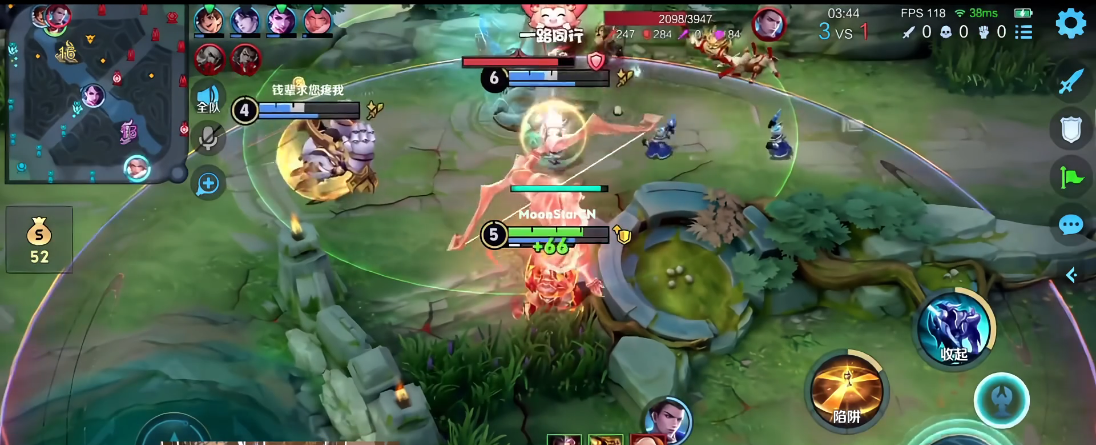Open the settings gear menu

(1070, 23)
